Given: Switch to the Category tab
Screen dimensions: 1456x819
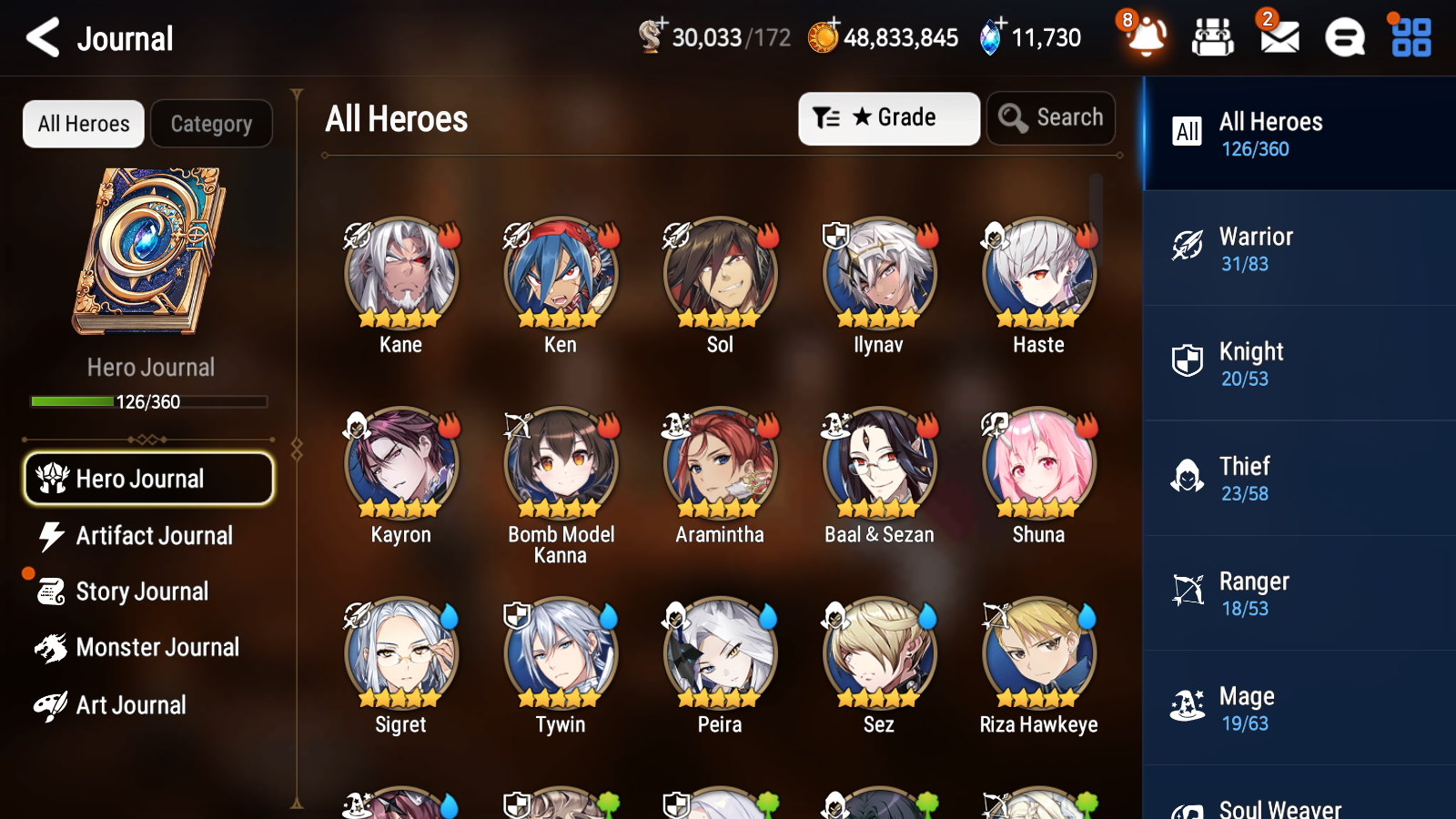Looking at the screenshot, I should 211,124.
